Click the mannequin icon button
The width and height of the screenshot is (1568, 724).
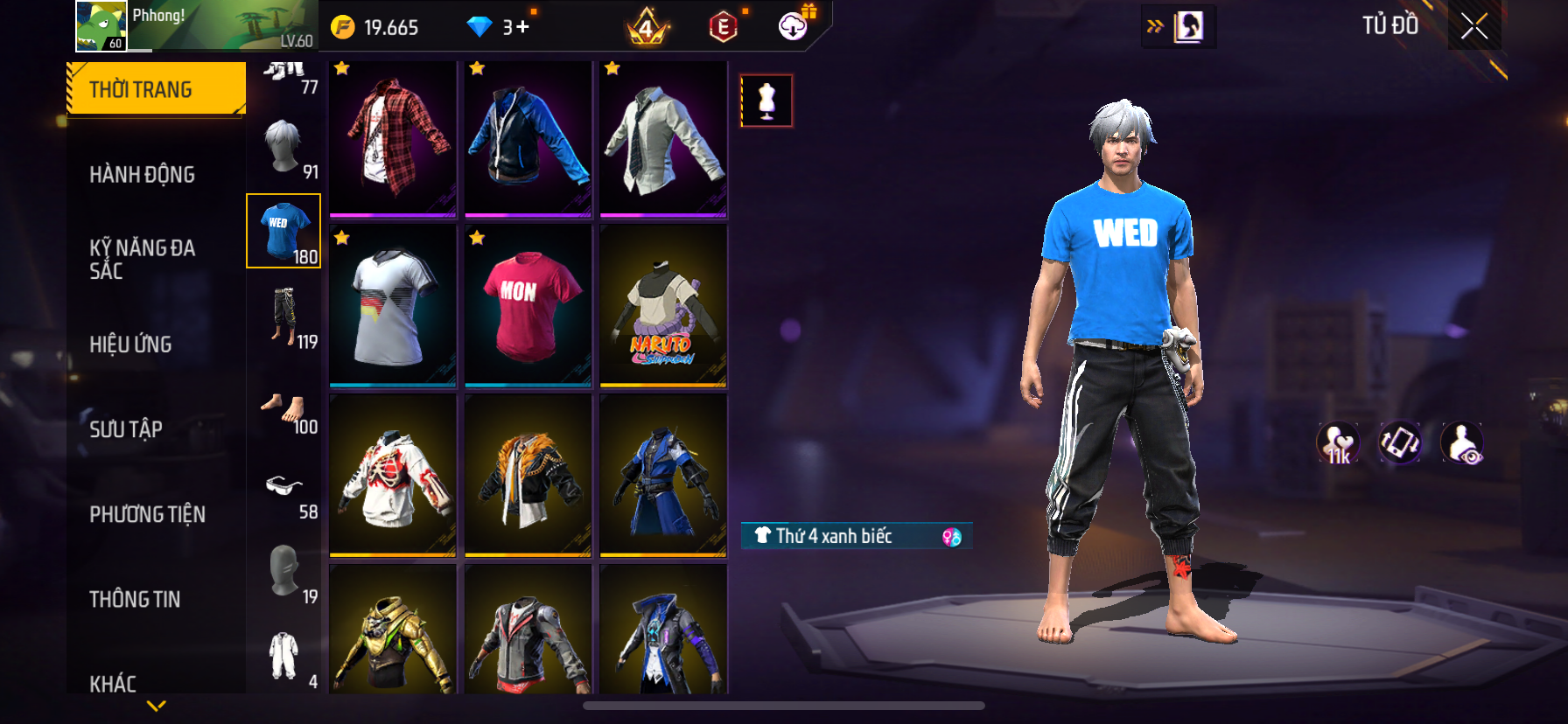click(766, 101)
